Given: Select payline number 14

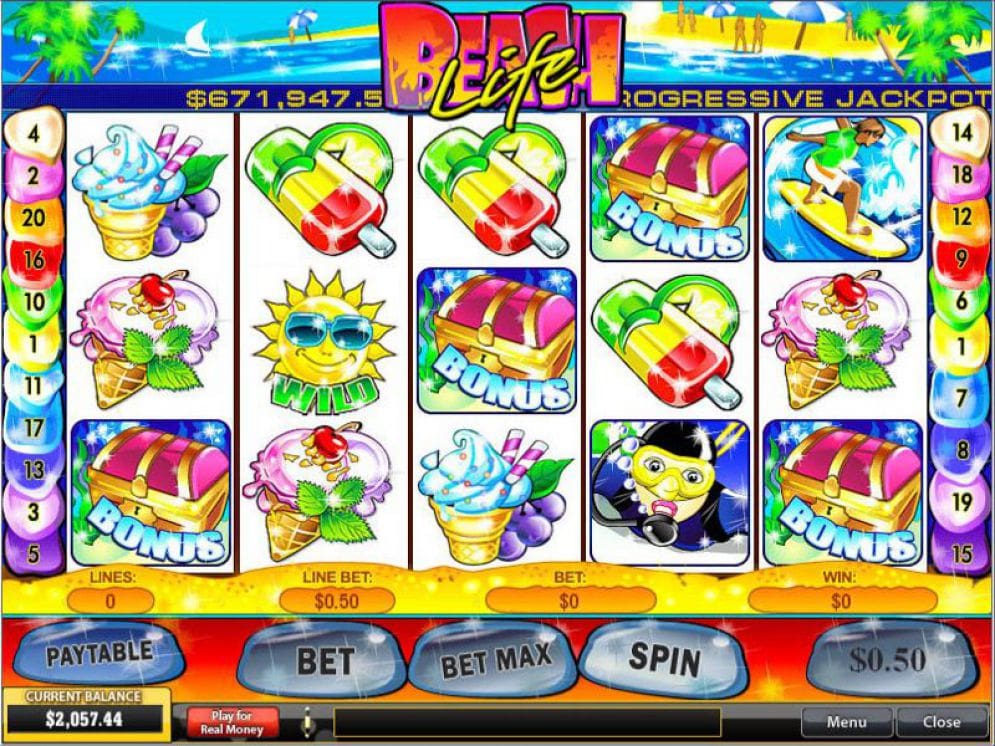Looking at the screenshot, I should click(962, 131).
